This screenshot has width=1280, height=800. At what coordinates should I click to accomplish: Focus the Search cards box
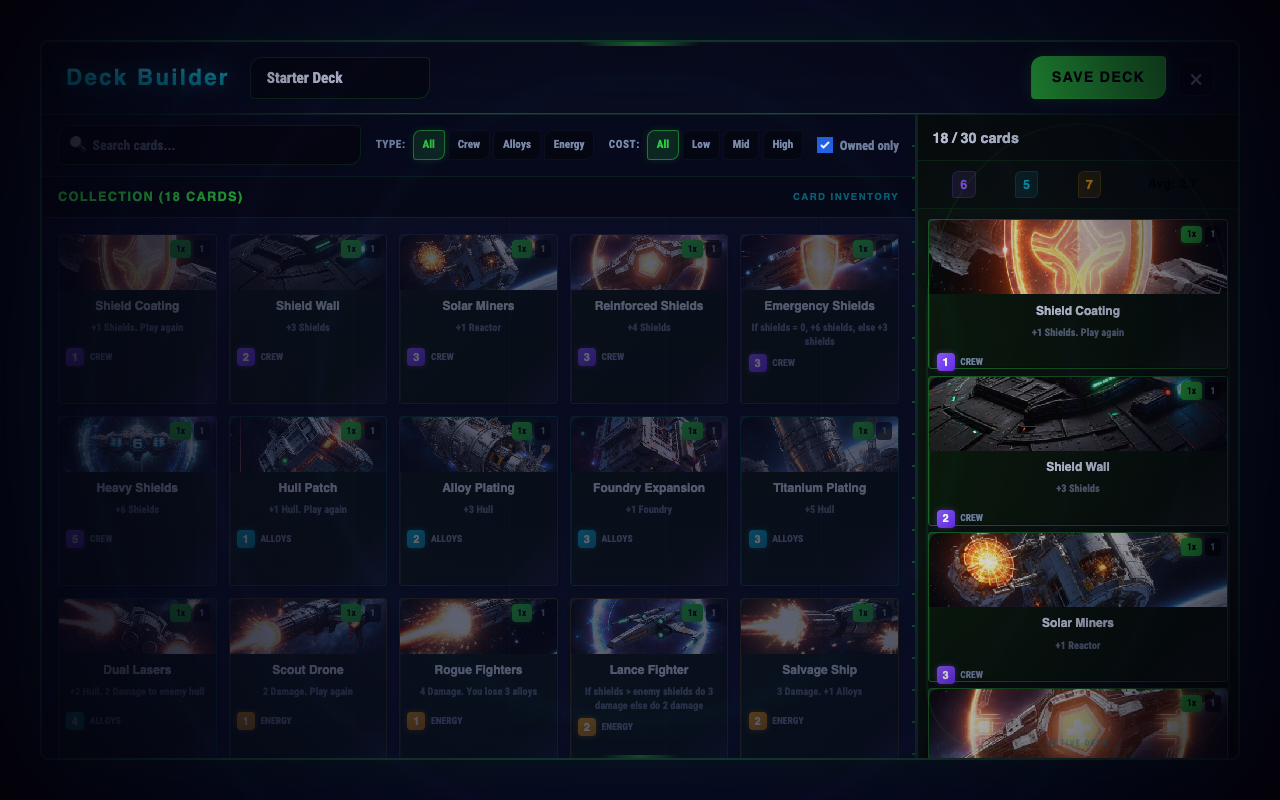click(210, 145)
